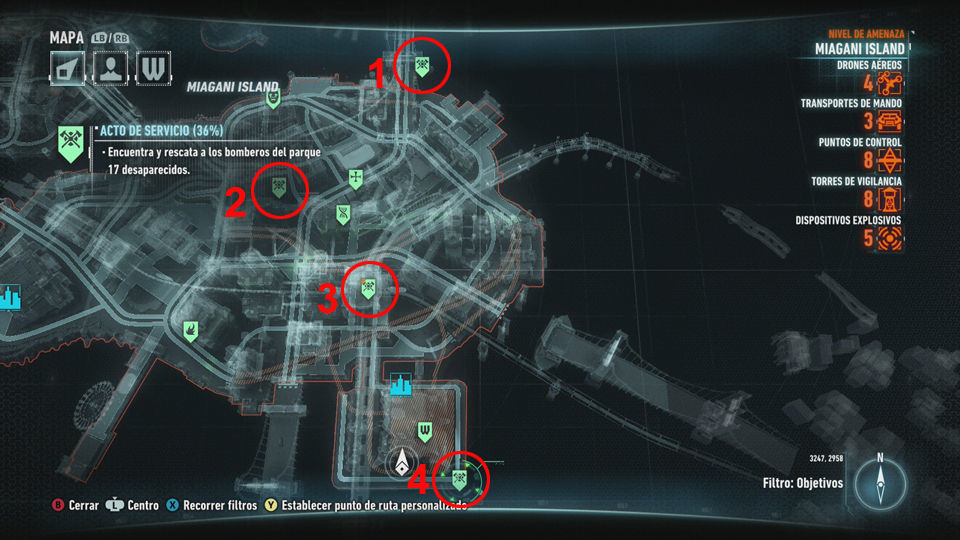The height and width of the screenshot is (540, 960).
Task: Select the flame icon map marker
Action: (x=189, y=328)
